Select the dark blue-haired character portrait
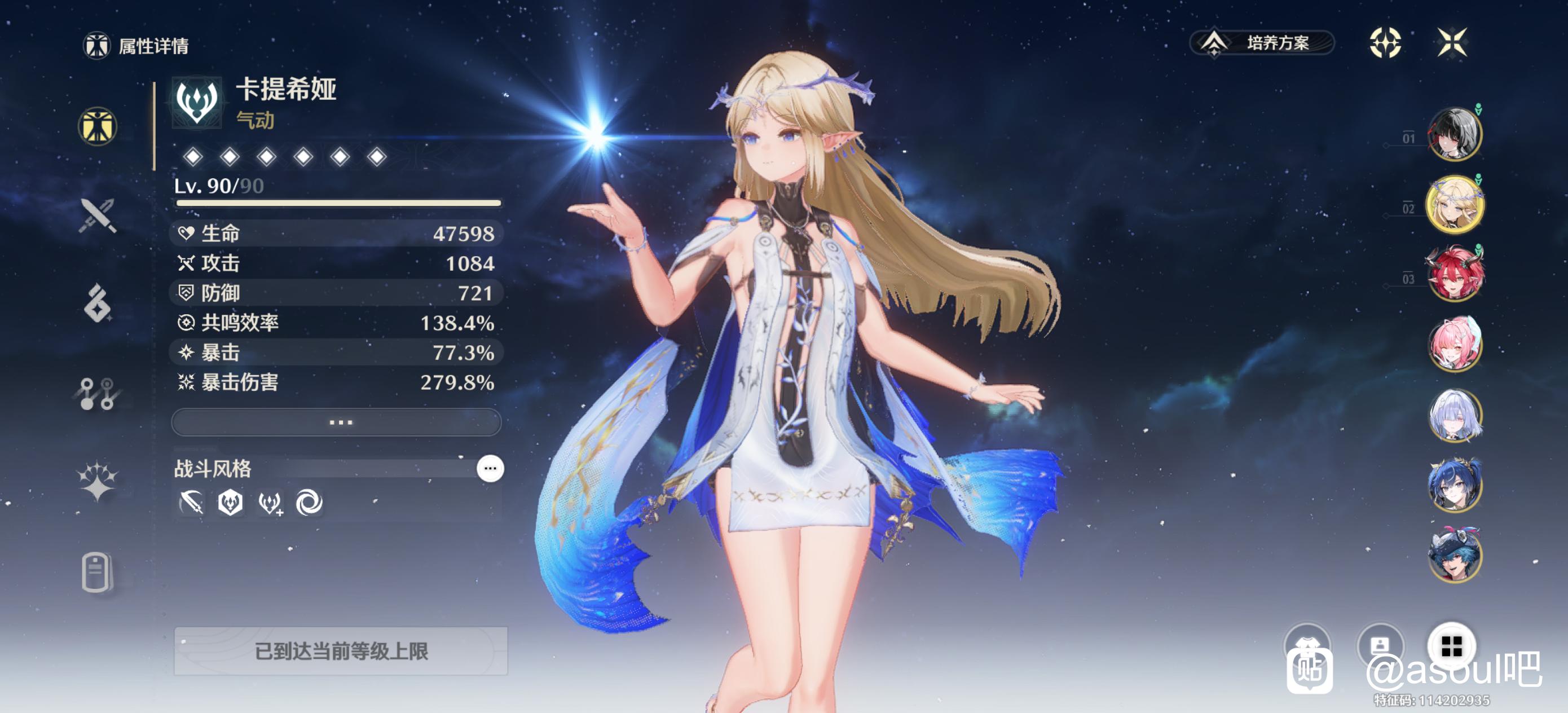This screenshot has height=713, width=1568. [1454, 485]
